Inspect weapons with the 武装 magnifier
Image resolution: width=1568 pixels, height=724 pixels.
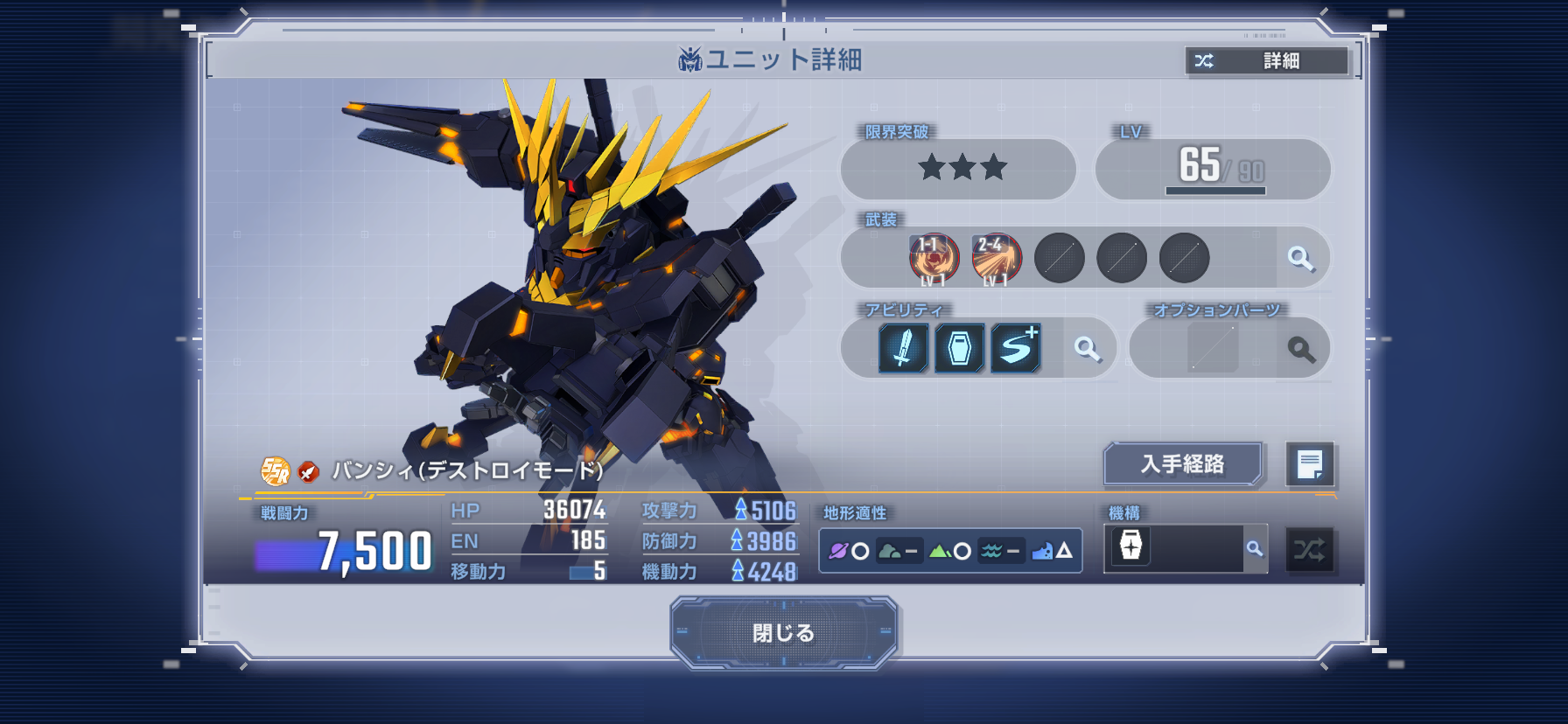[x=1301, y=258]
